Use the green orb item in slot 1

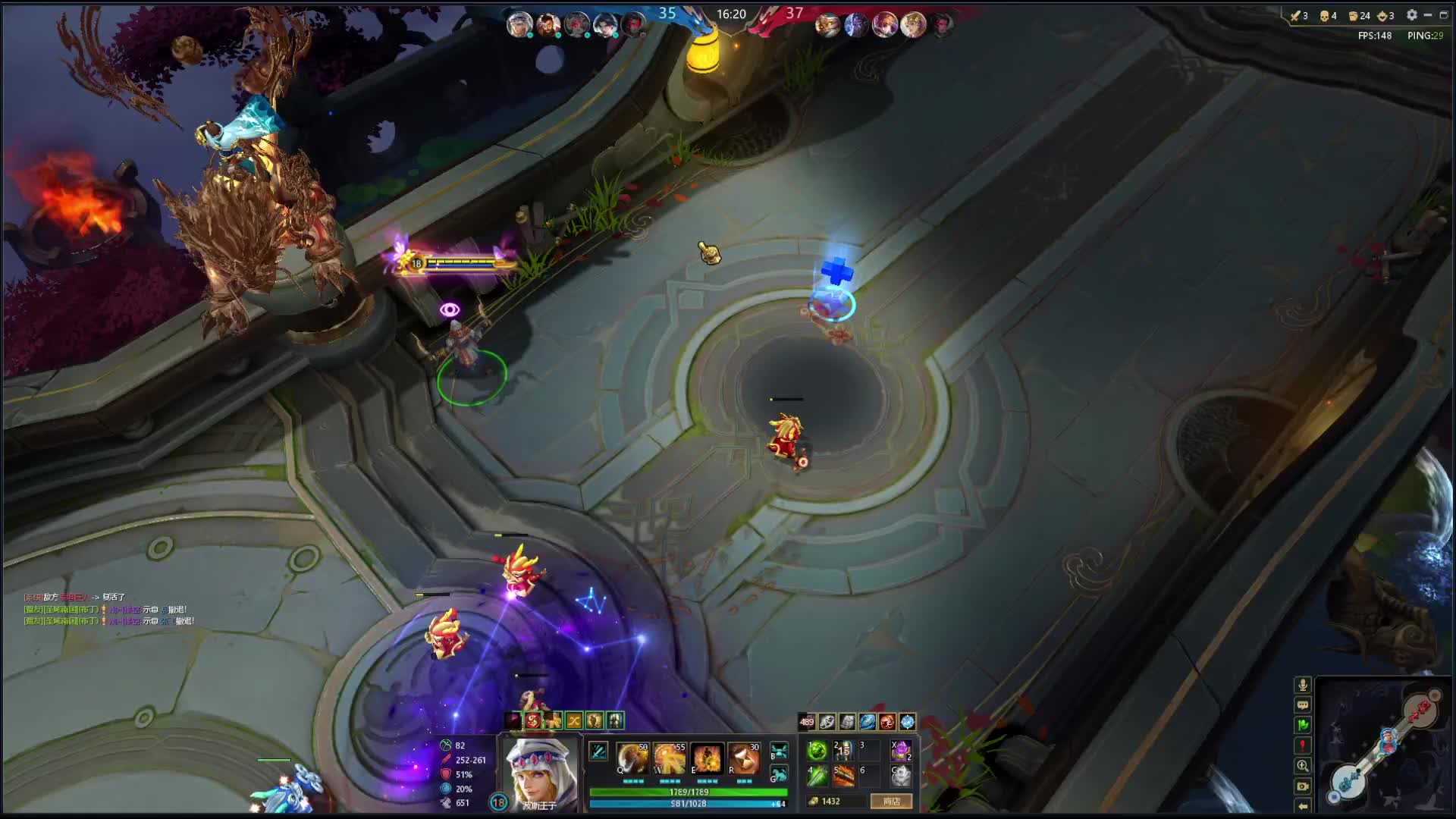point(817,751)
